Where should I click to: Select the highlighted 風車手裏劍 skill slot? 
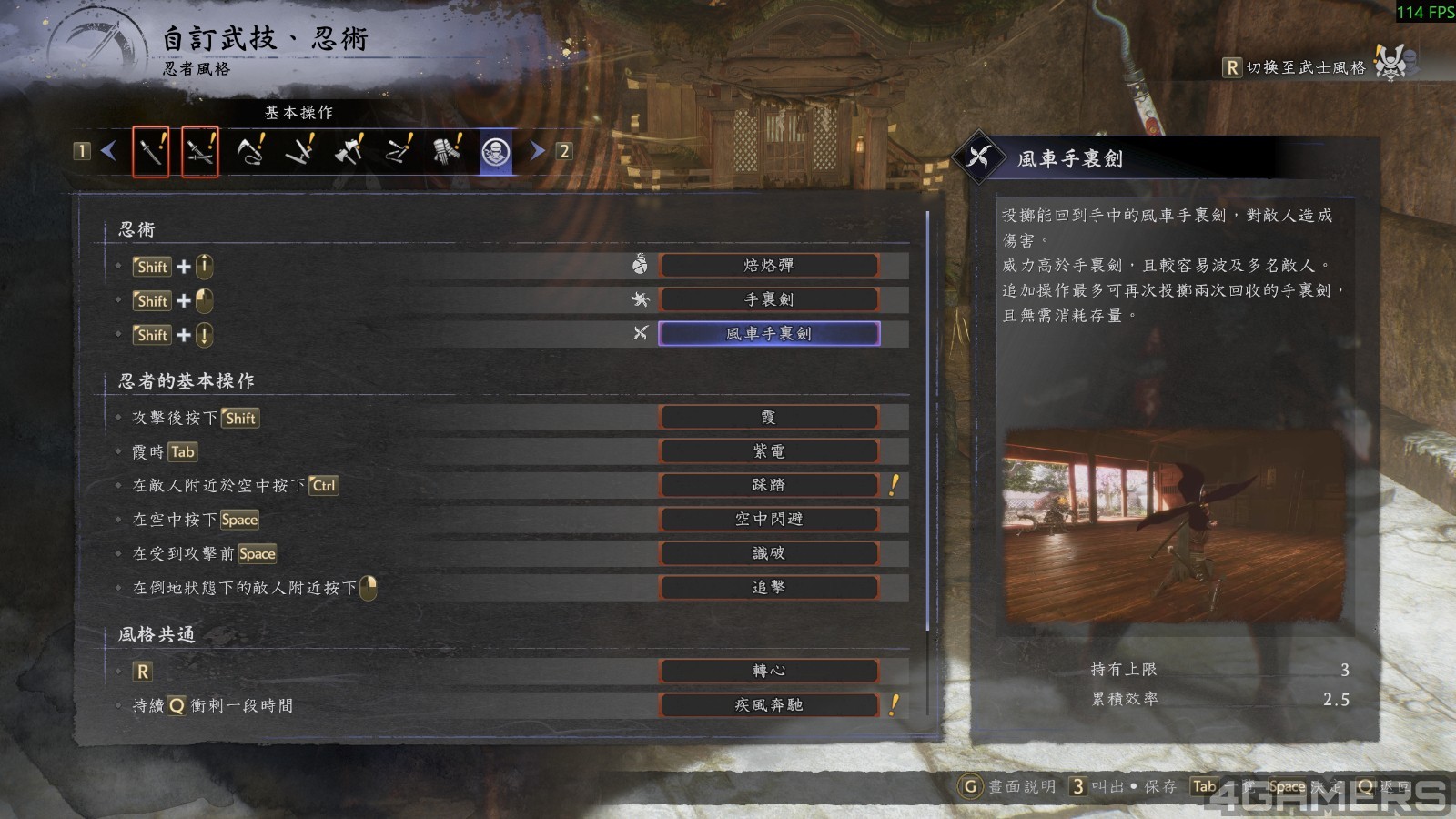[x=769, y=333]
